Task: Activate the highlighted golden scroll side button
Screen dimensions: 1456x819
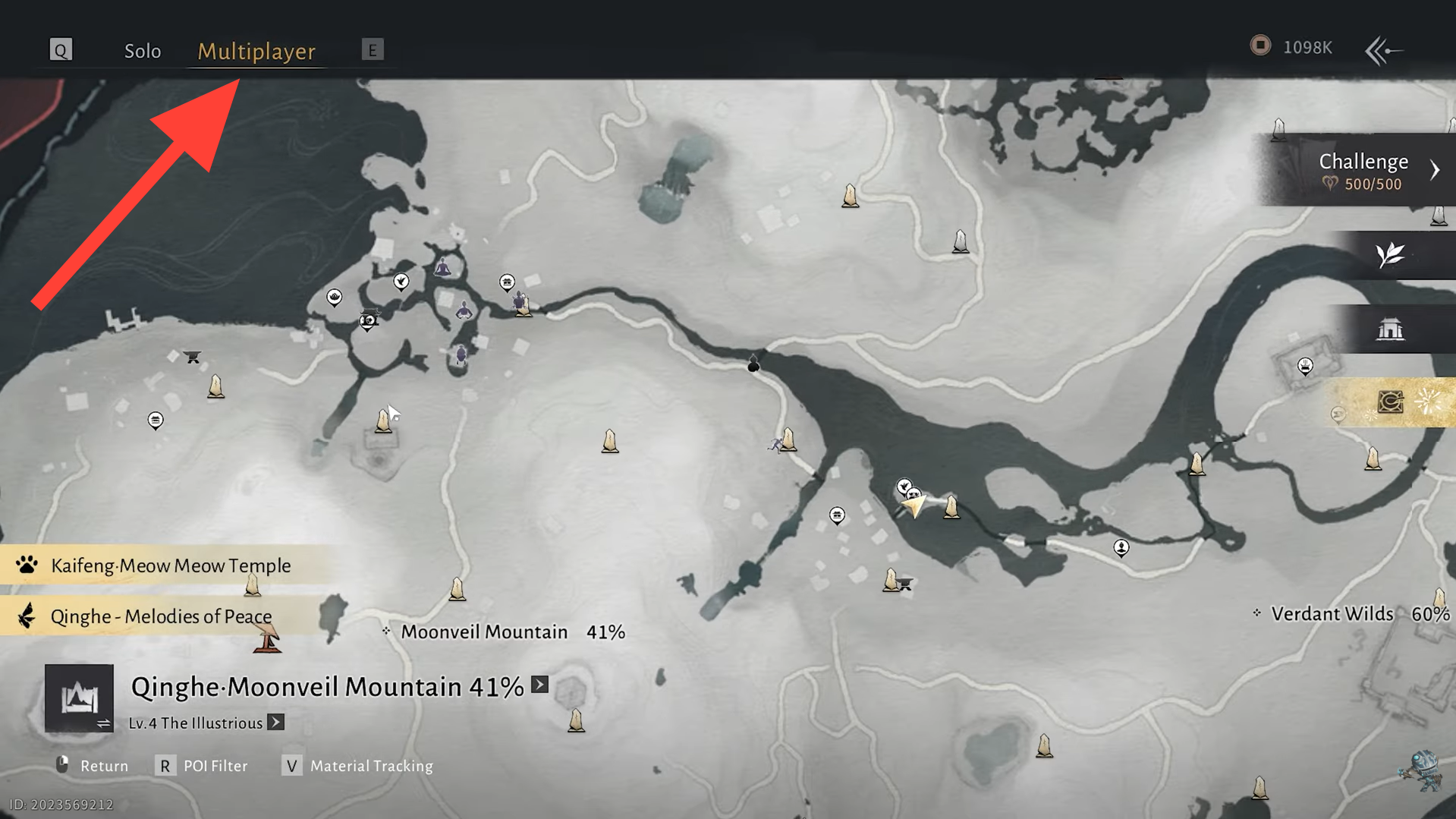Action: [1392, 402]
